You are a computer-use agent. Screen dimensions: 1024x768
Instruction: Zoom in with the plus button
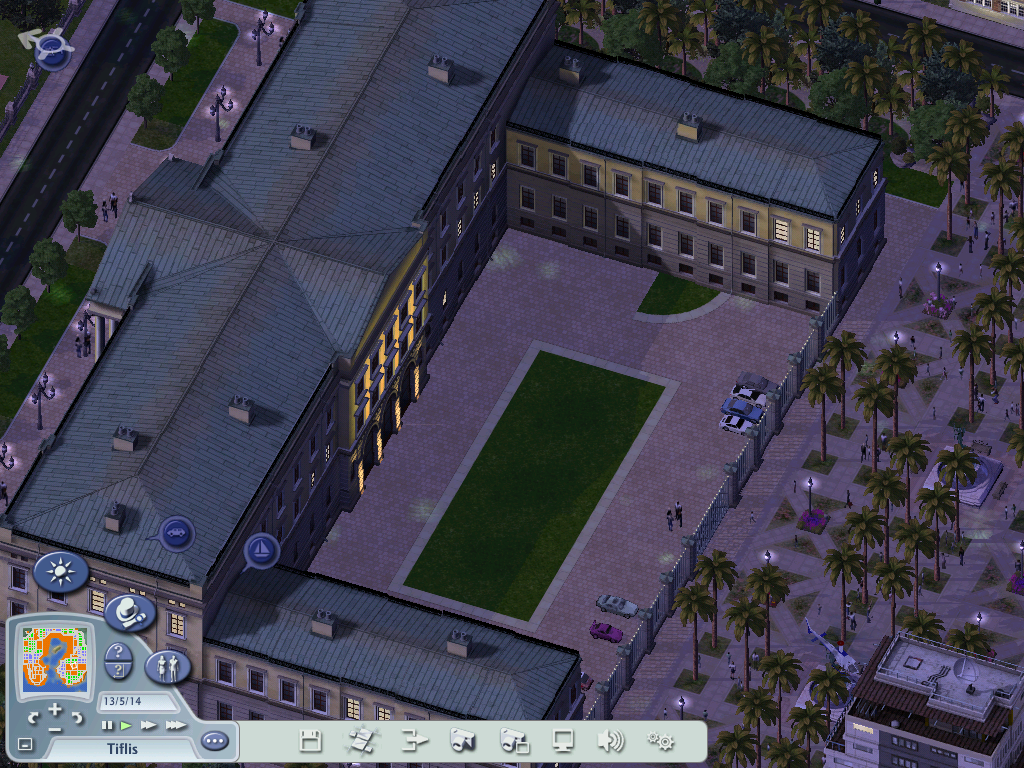coord(55,709)
